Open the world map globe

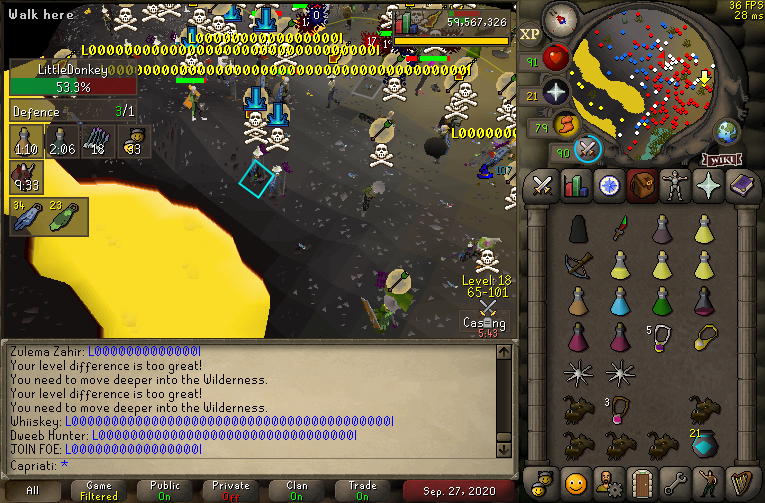[727, 132]
